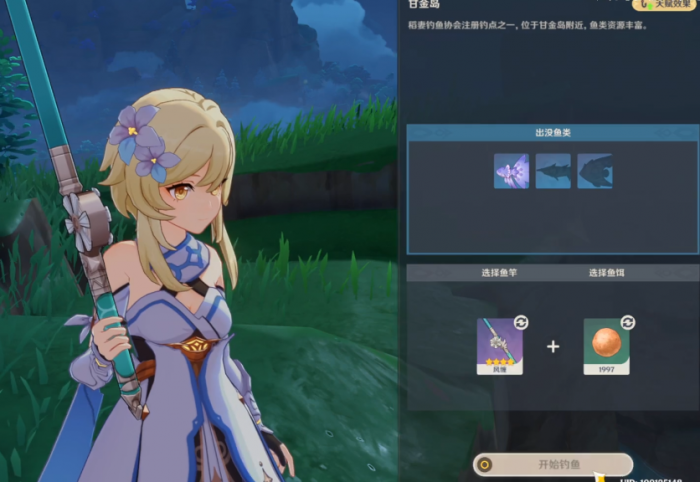View the purple fish in 出没鱼类
Viewport: 700px width, 482px height.
(x=511, y=171)
